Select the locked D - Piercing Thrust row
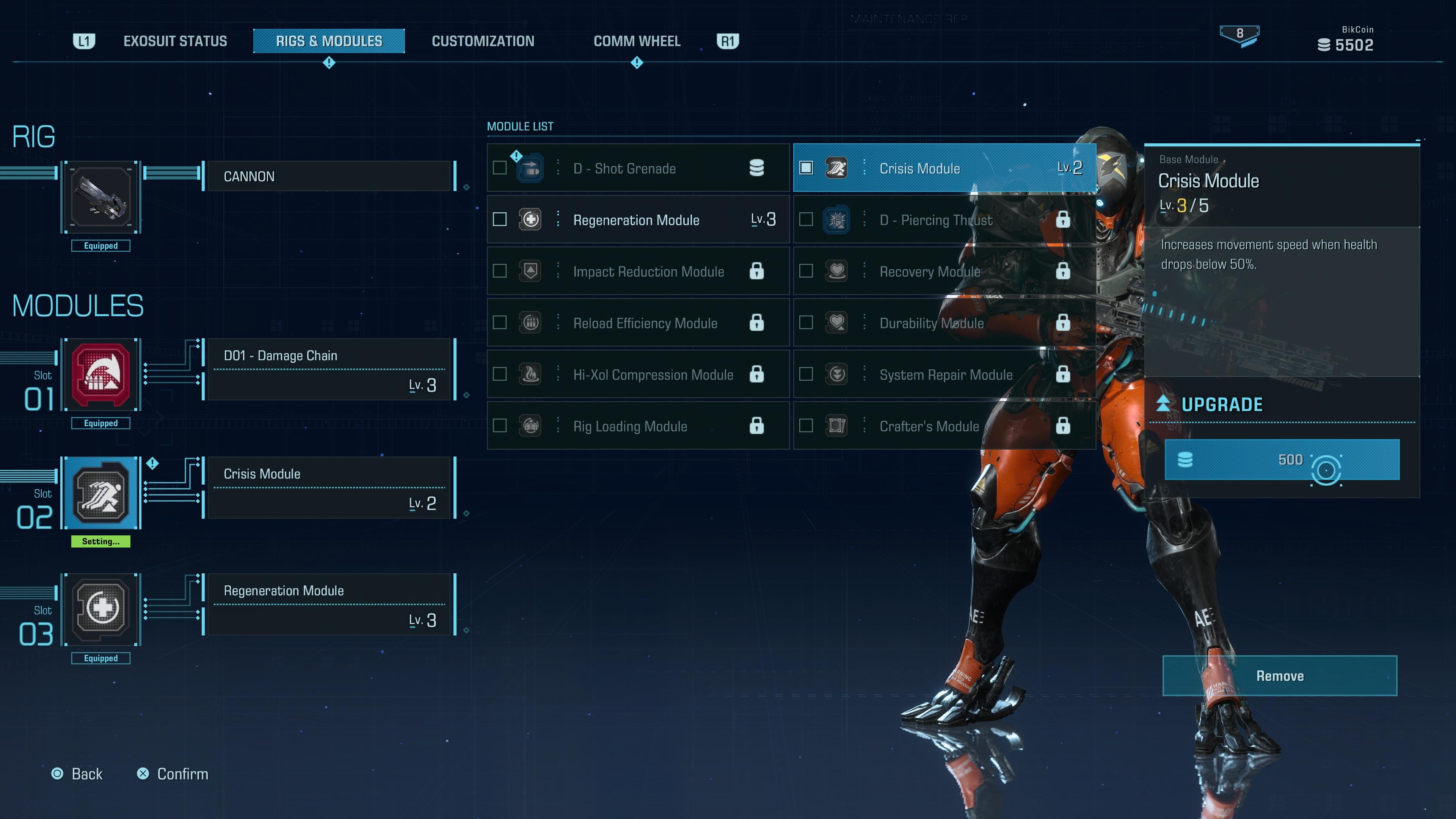Screen dimensions: 1456x819 944,220
